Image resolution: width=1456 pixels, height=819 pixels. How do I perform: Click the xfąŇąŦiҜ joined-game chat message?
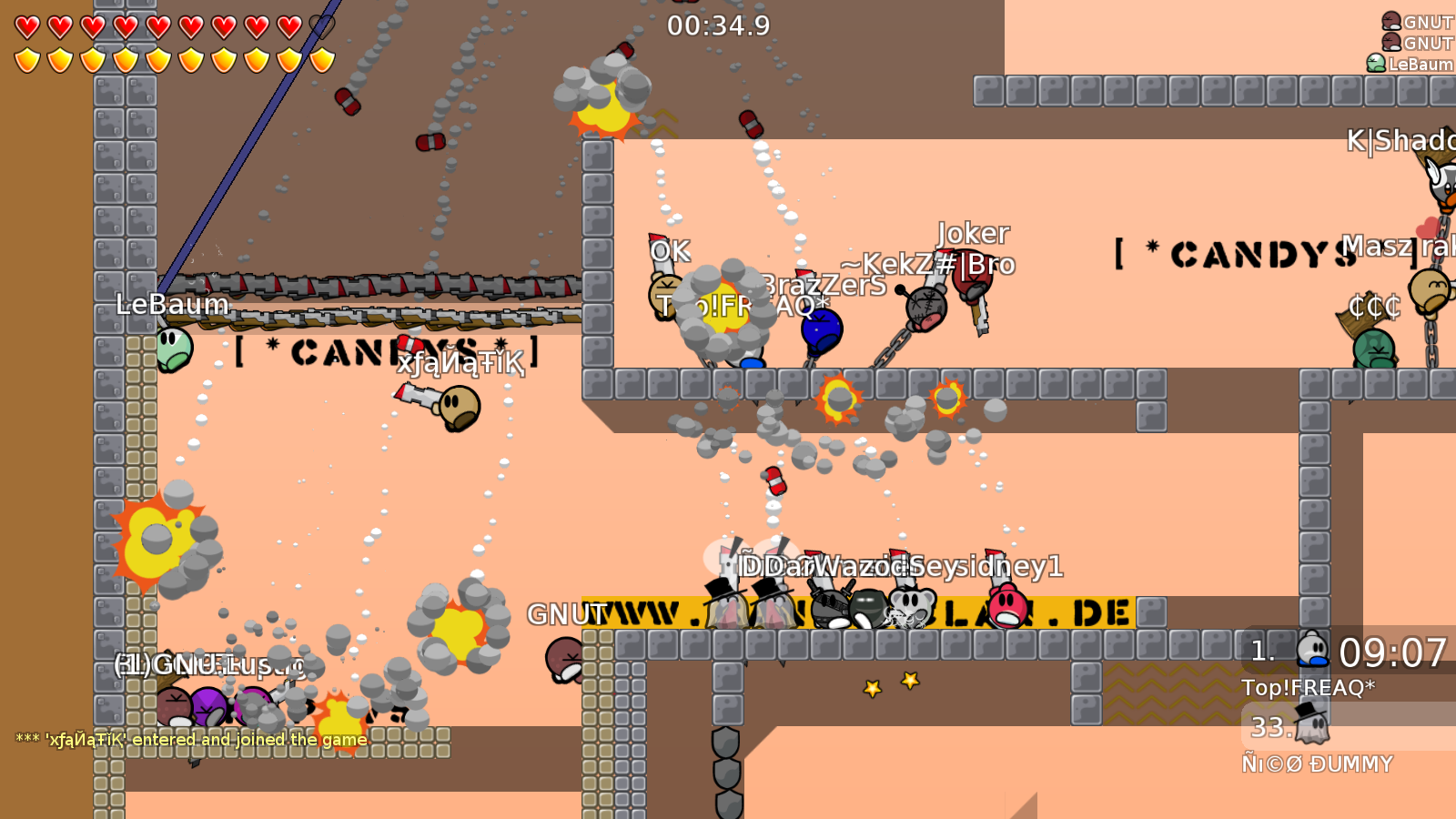(x=187, y=740)
